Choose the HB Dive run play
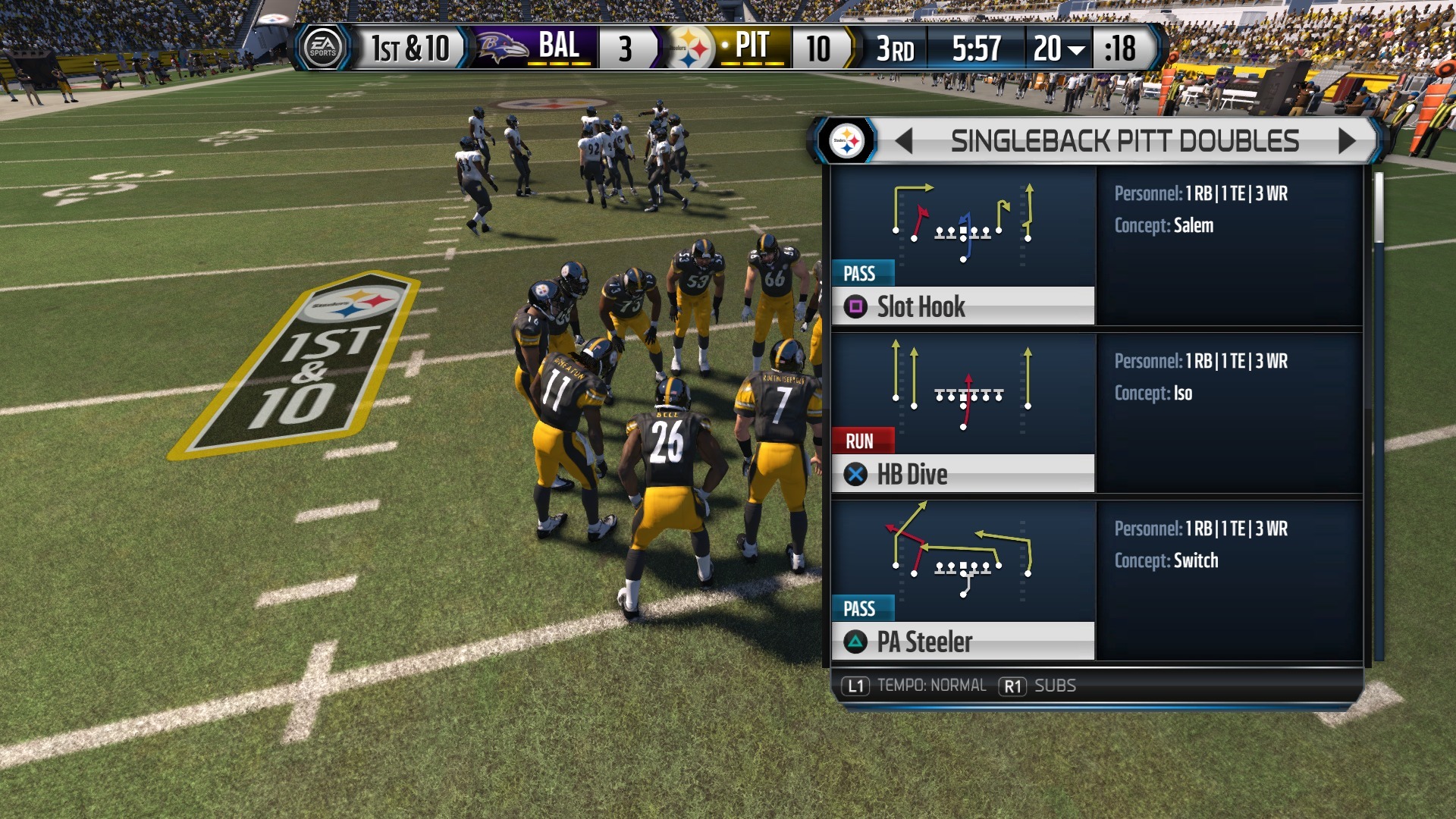The width and height of the screenshot is (1456, 819). coord(962,474)
